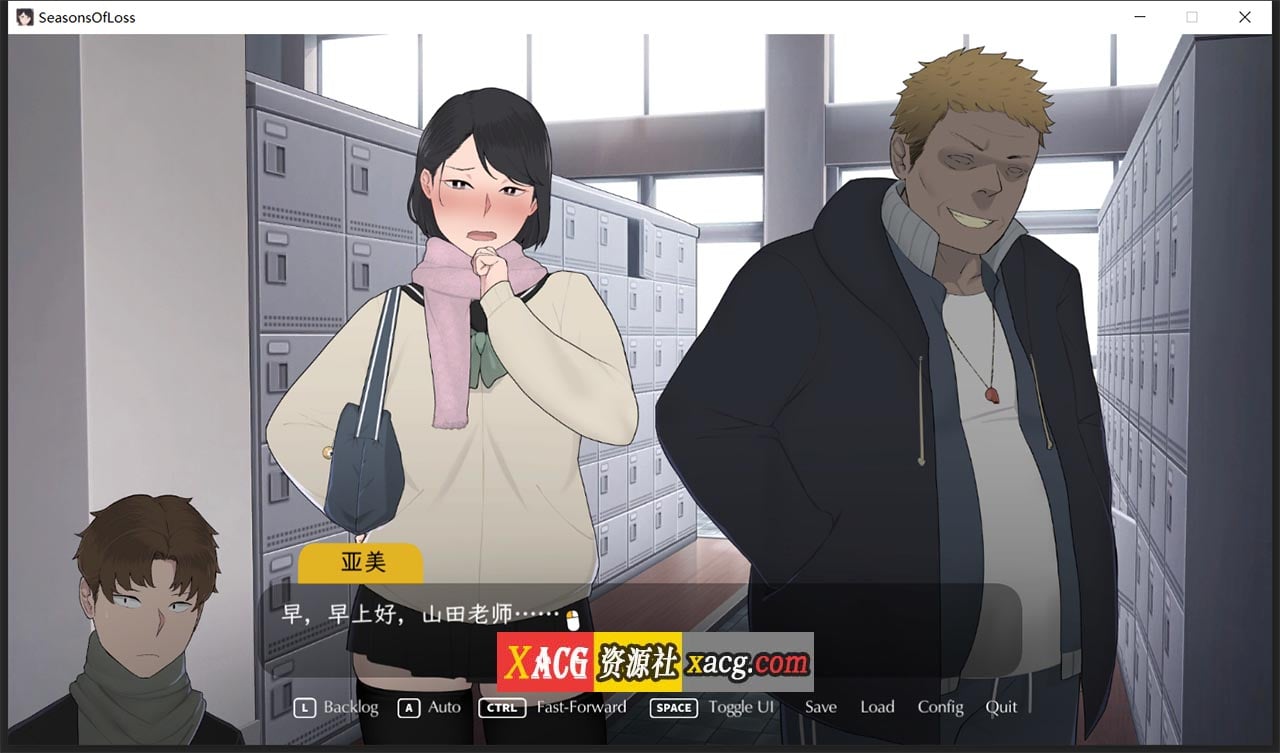Open Config from the quick menu

939,707
